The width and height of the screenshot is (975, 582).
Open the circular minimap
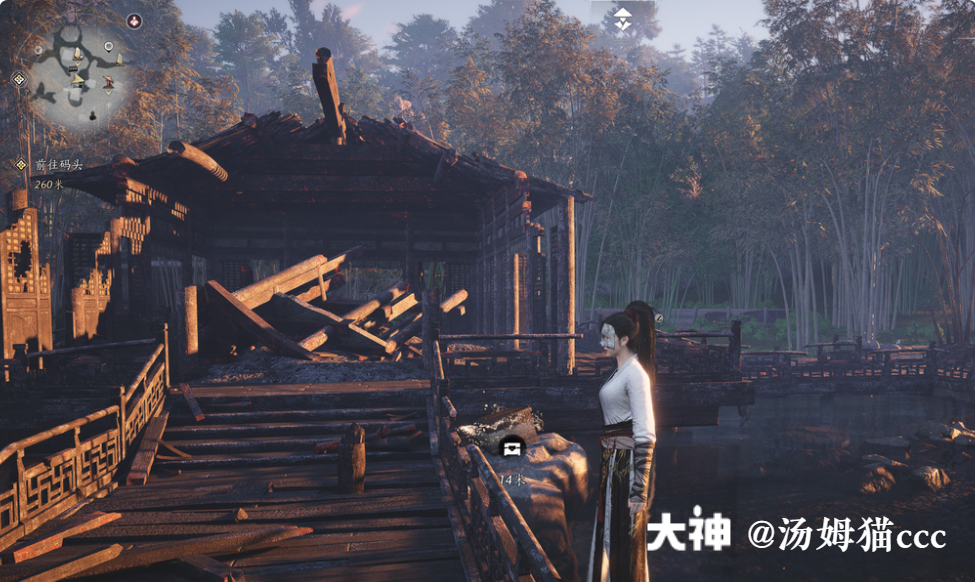click(78, 75)
